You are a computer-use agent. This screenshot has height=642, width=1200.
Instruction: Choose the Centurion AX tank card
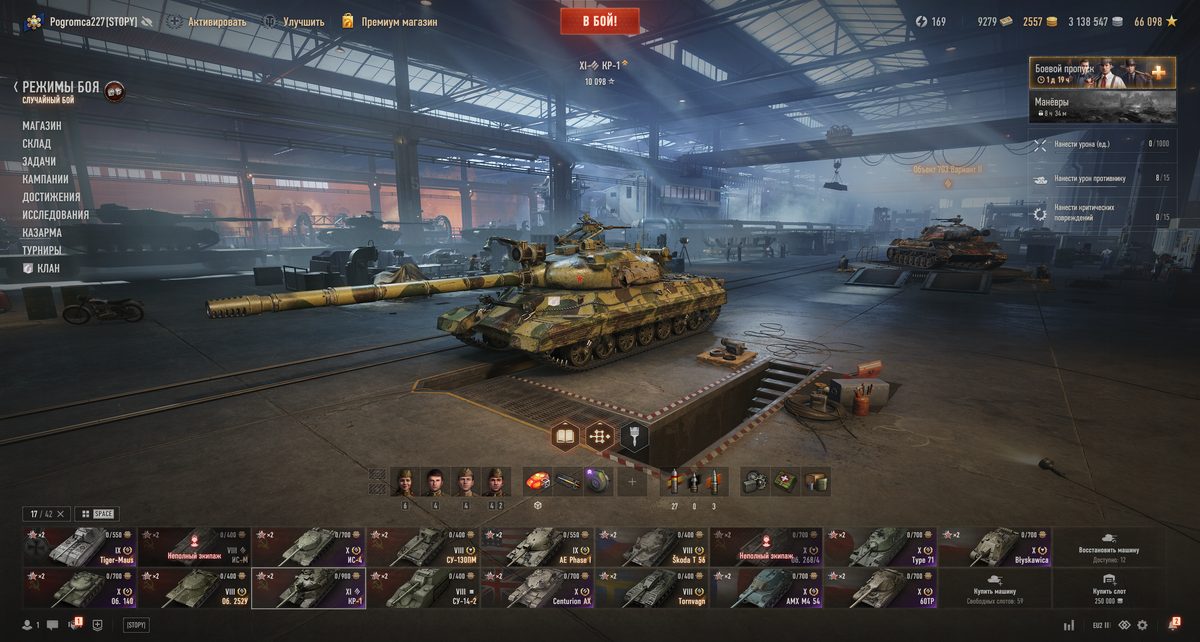537,589
